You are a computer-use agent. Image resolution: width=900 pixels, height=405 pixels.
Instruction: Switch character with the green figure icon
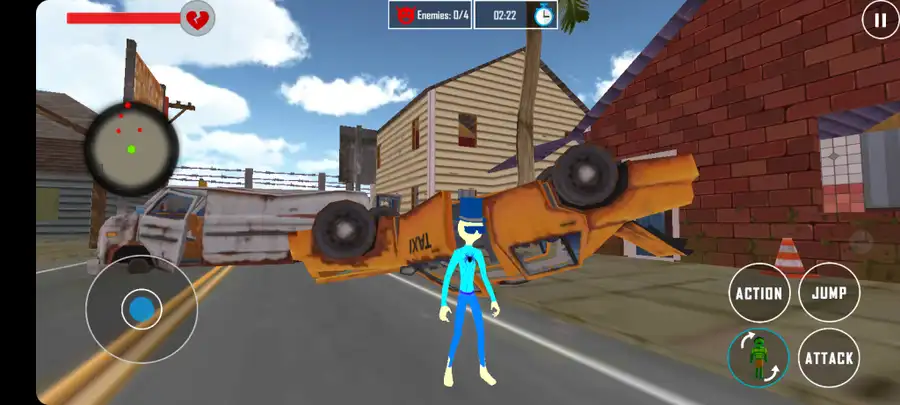pyautogui.click(x=759, y=358)
